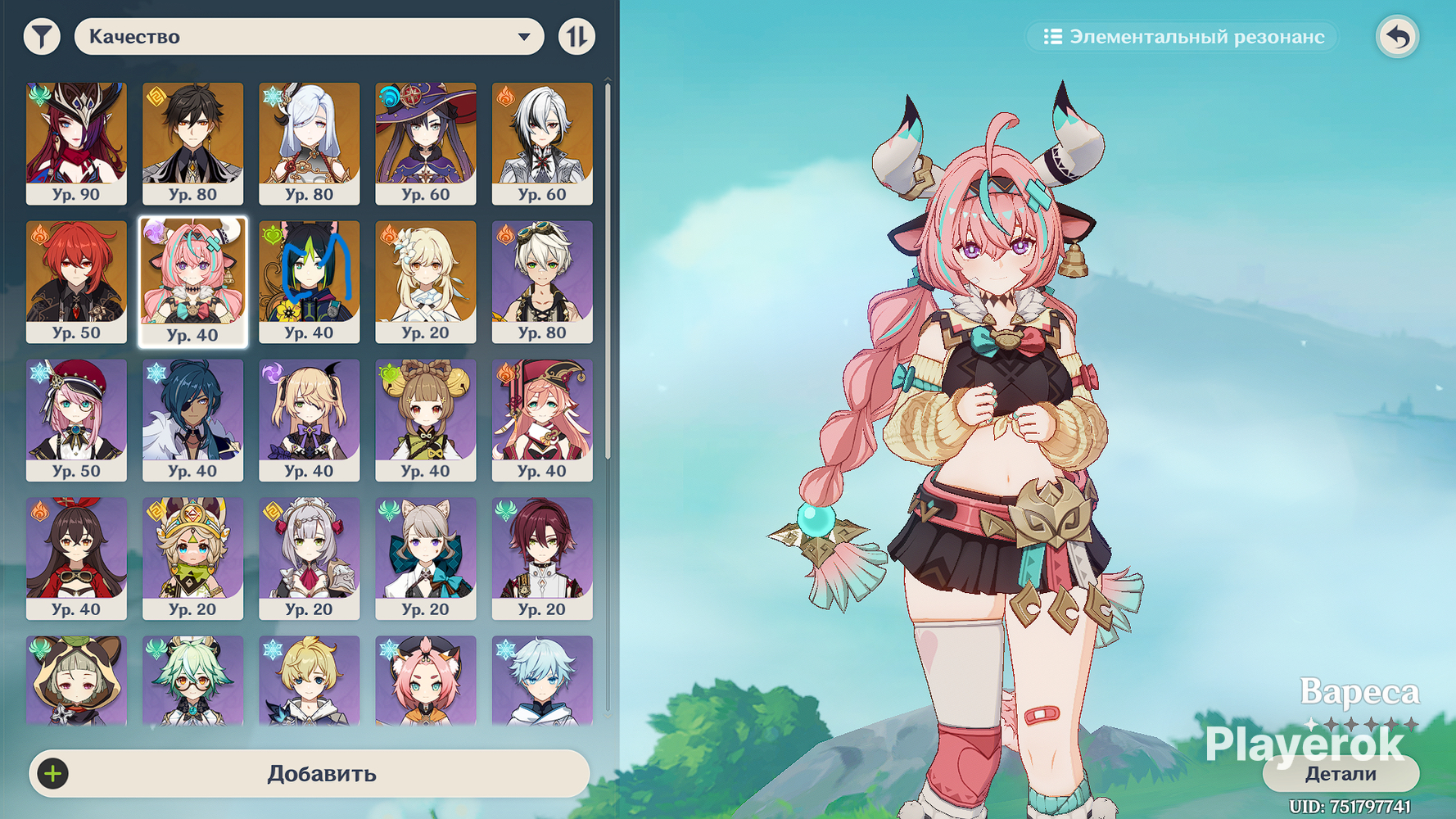Choose Zhongli's level 80 portrait

pos(192,143)
